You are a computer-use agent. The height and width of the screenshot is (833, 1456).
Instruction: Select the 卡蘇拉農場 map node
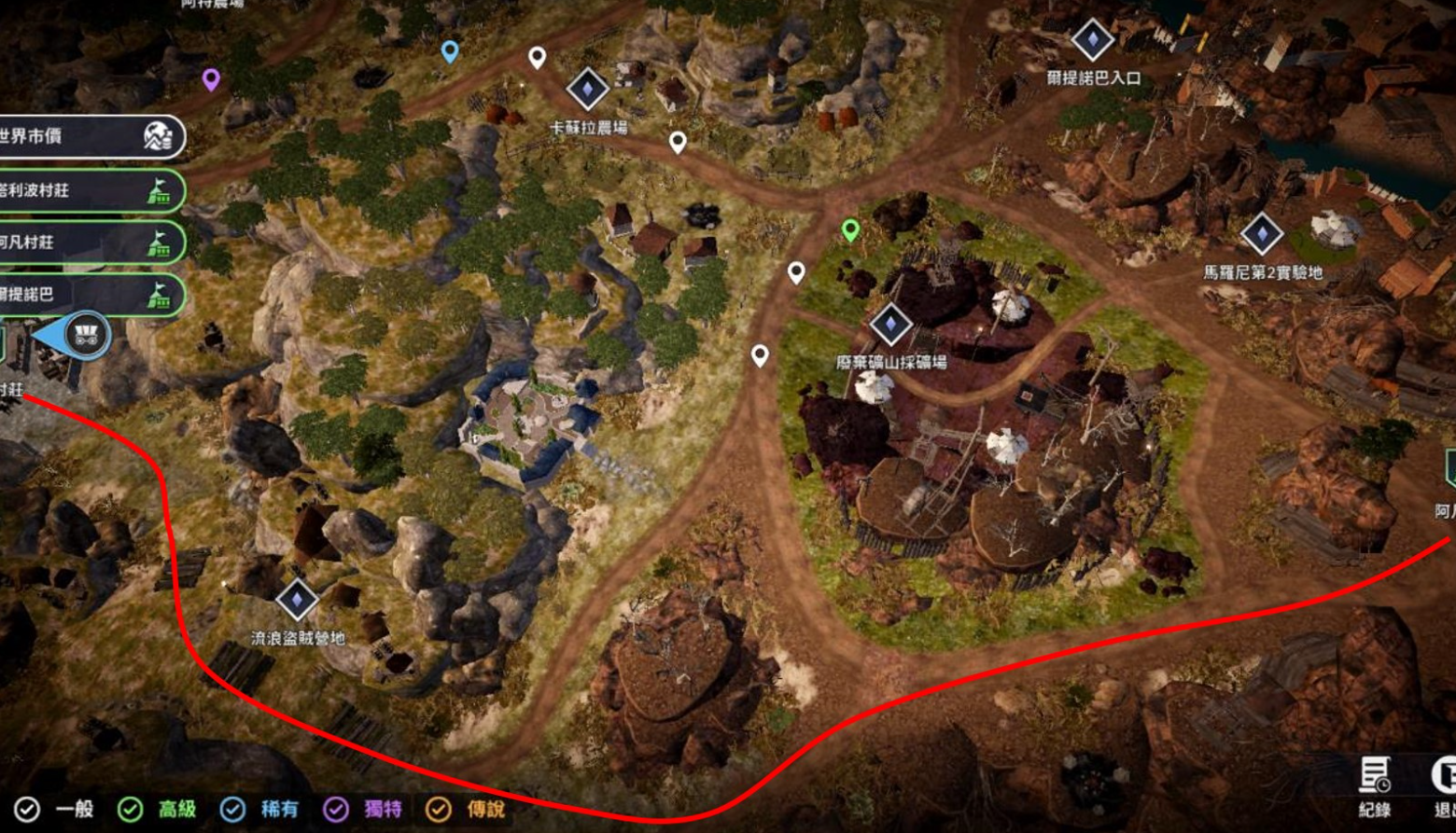(588, 90)
